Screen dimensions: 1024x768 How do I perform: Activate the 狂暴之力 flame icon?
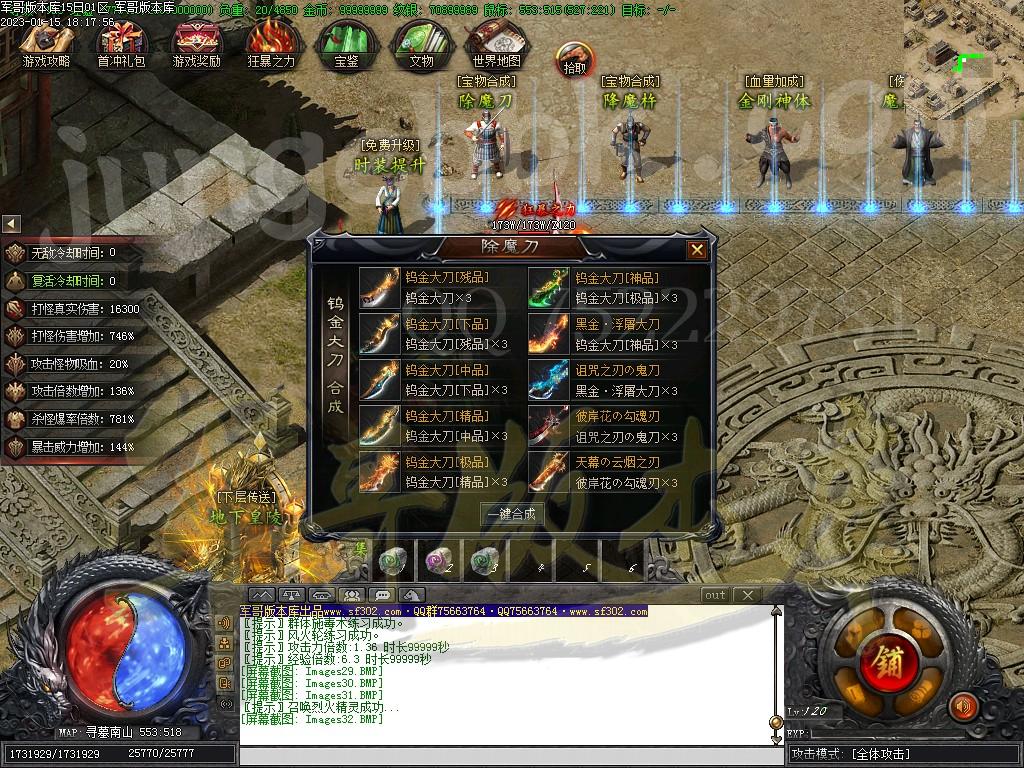tap(271, 43)
